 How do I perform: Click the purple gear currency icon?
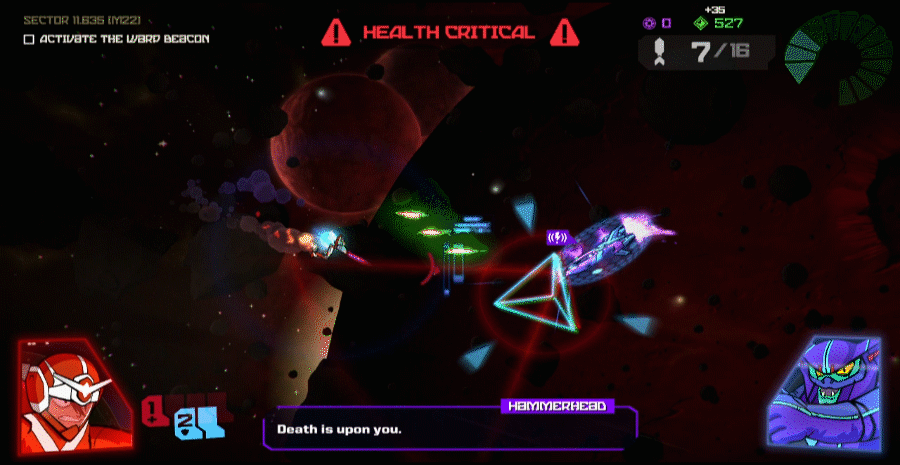click(x=649, y=22)
